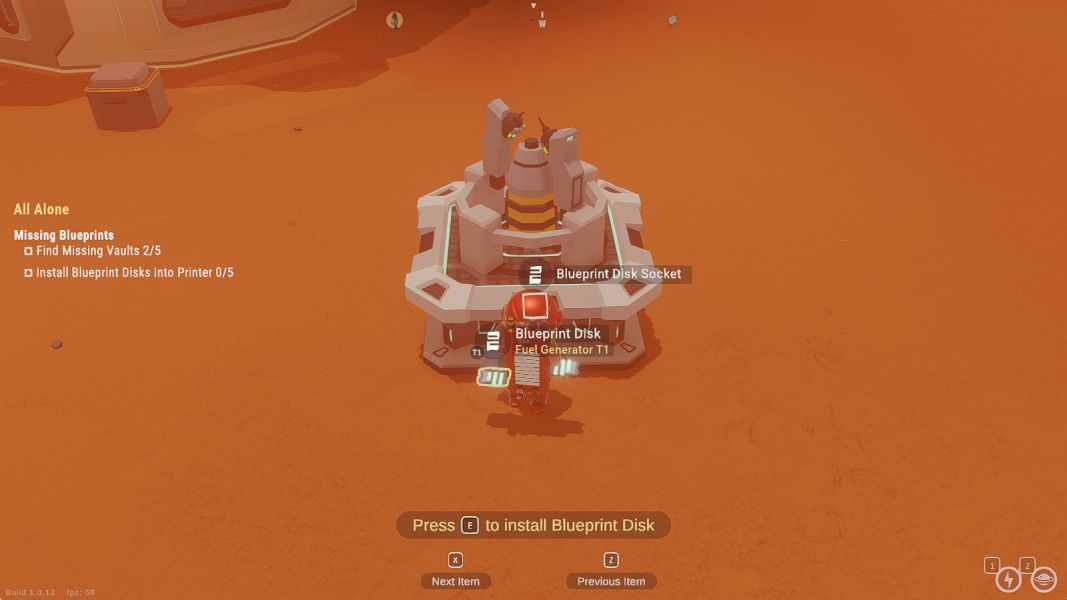This screenshot has height=600, width=1067.
Task: Open the ringed planet icon
Action: point(1044,579)
